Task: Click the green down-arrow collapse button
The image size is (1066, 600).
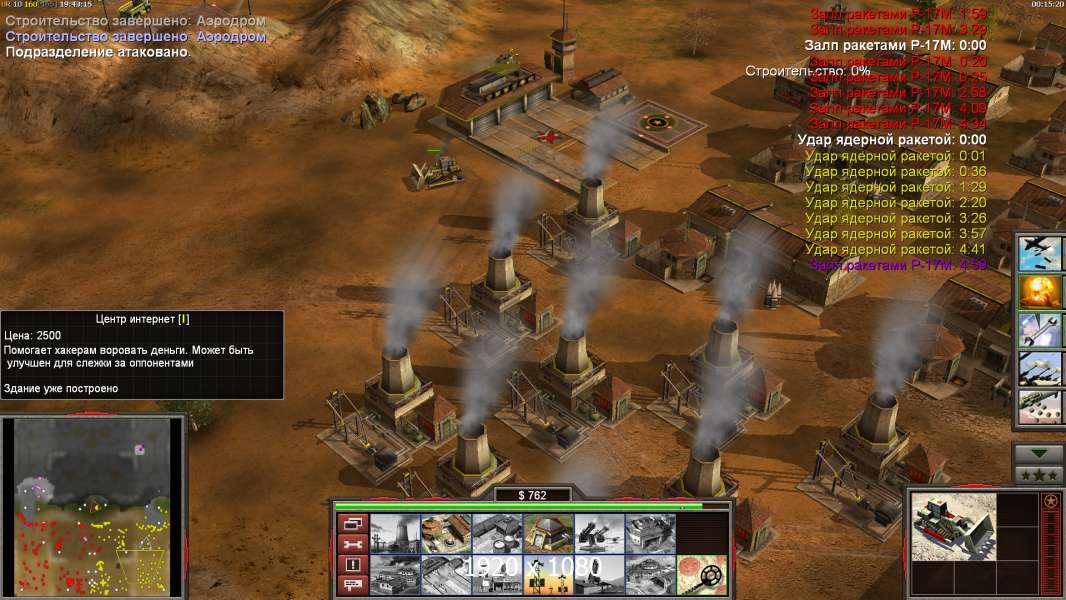Action: coord(1038,454)
